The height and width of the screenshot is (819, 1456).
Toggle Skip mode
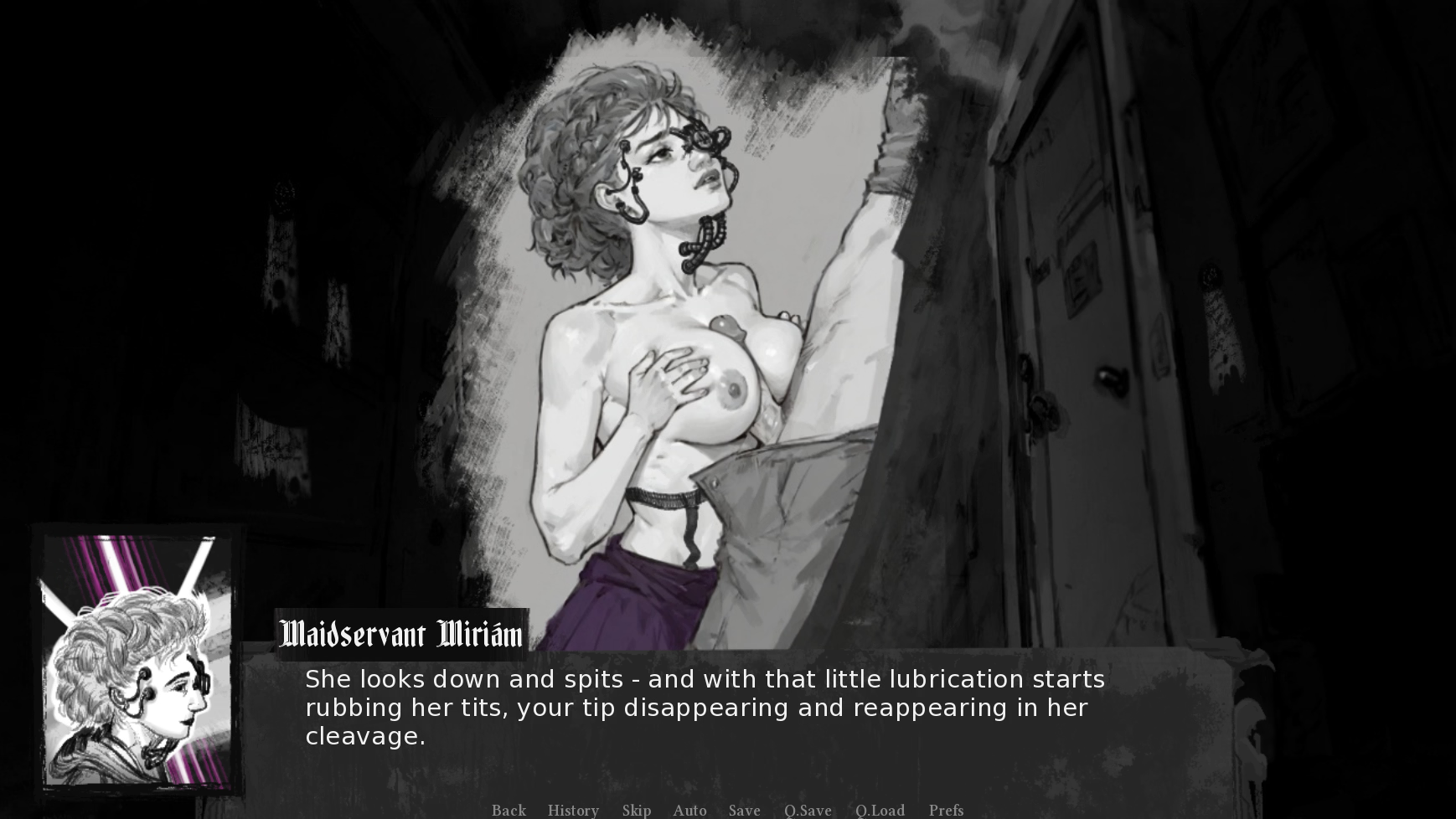click(x=637, y=810)
